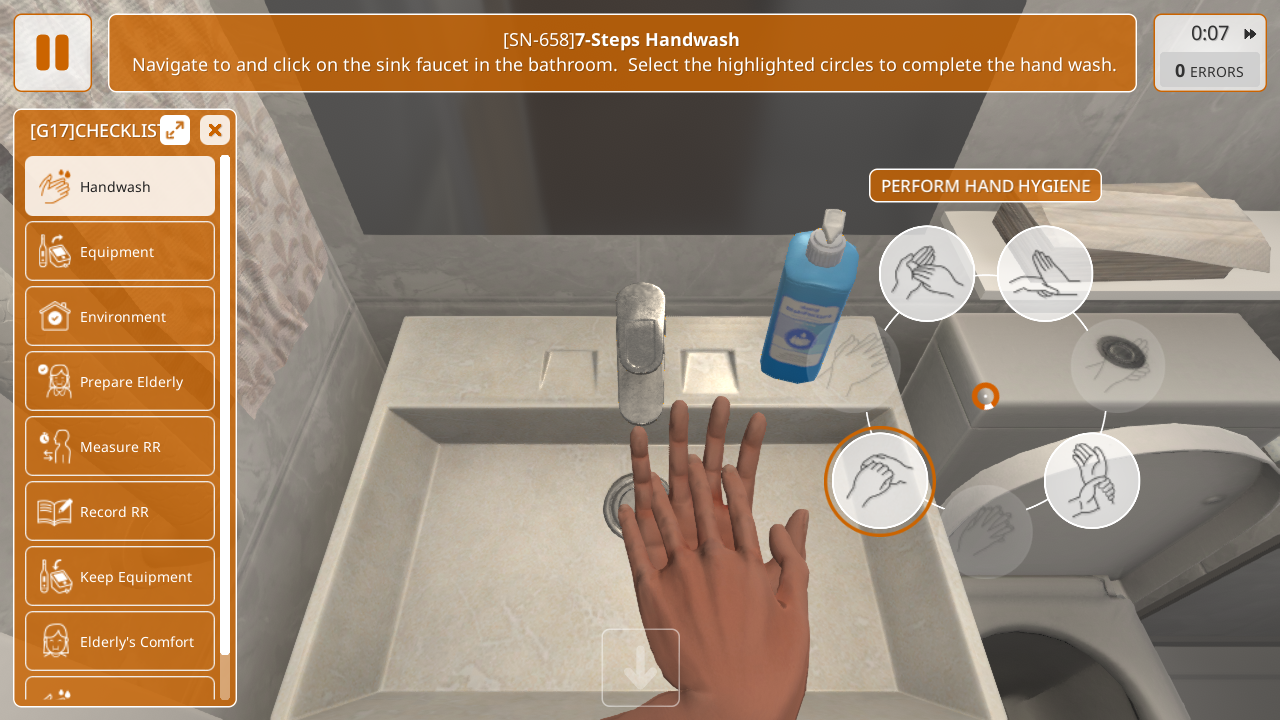Choose the Keep Equipment step
This screenshot has width=1280, height=720.
coord(120,576)
